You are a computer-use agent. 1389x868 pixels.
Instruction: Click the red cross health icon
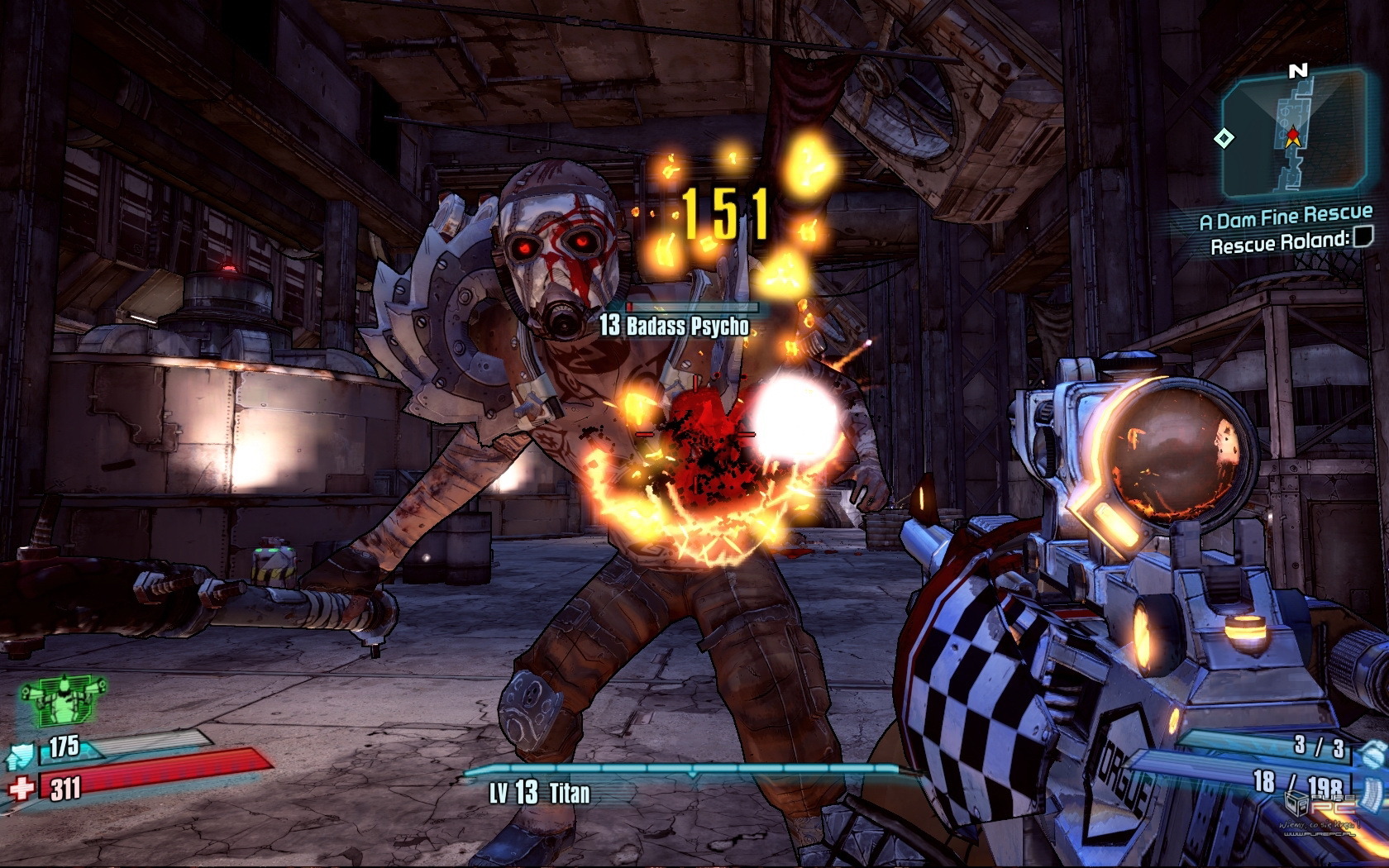pyautogui.click(x=21, y=788)
